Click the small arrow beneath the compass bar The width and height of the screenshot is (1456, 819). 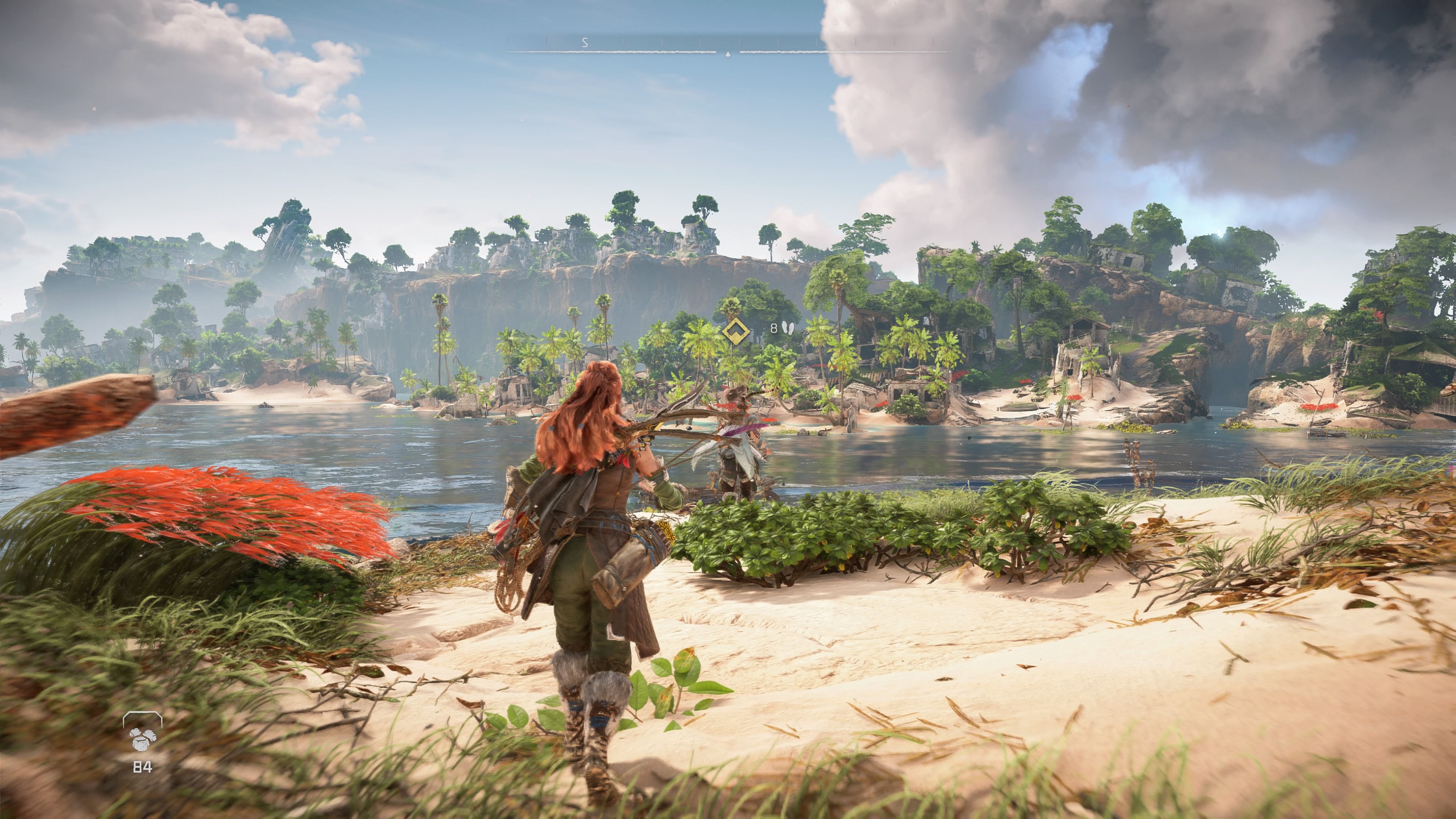[728, 55]
